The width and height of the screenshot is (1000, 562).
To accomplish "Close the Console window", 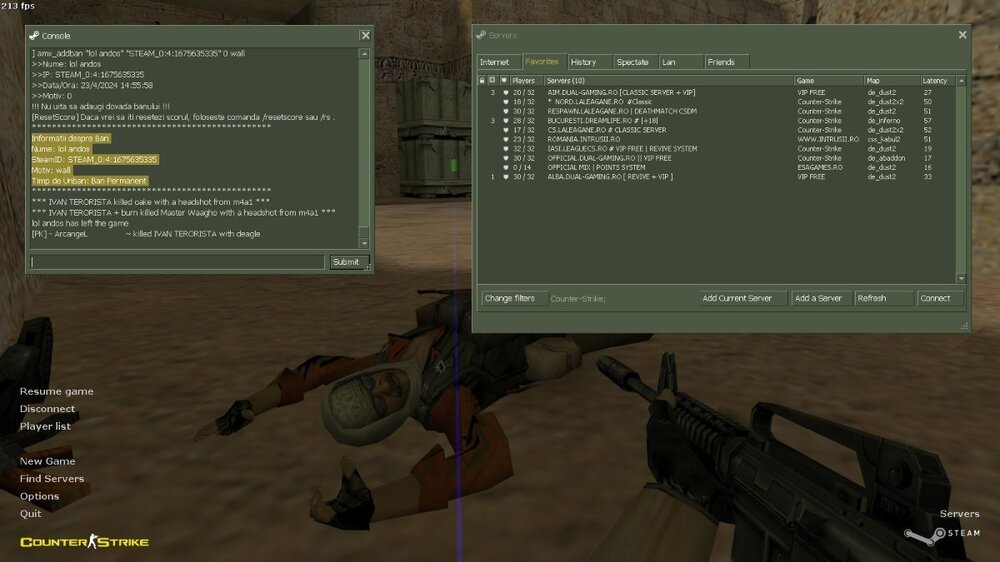I will tap(365, 35).
